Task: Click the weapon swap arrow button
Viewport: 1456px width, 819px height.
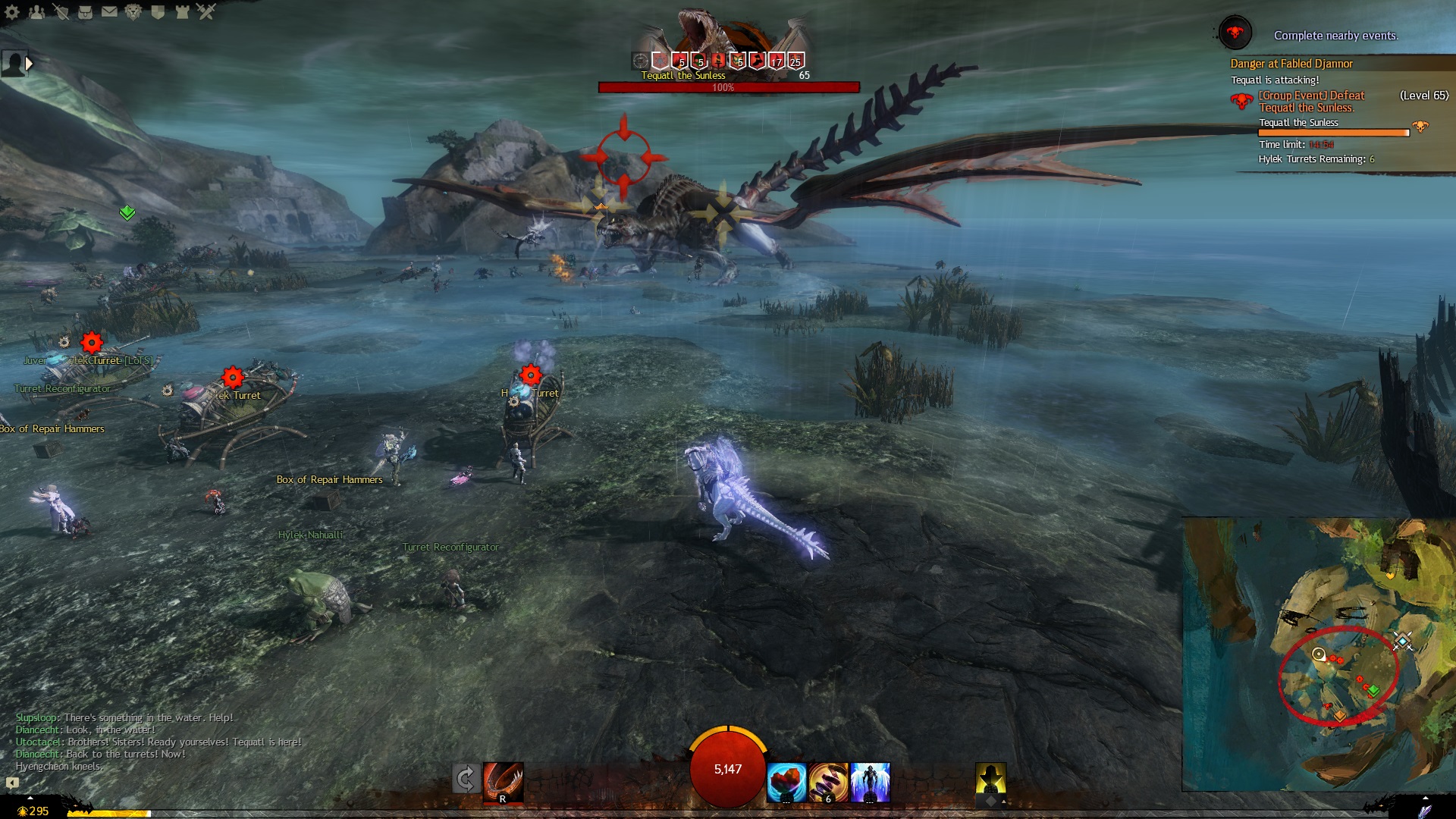Action: (466, 779)
